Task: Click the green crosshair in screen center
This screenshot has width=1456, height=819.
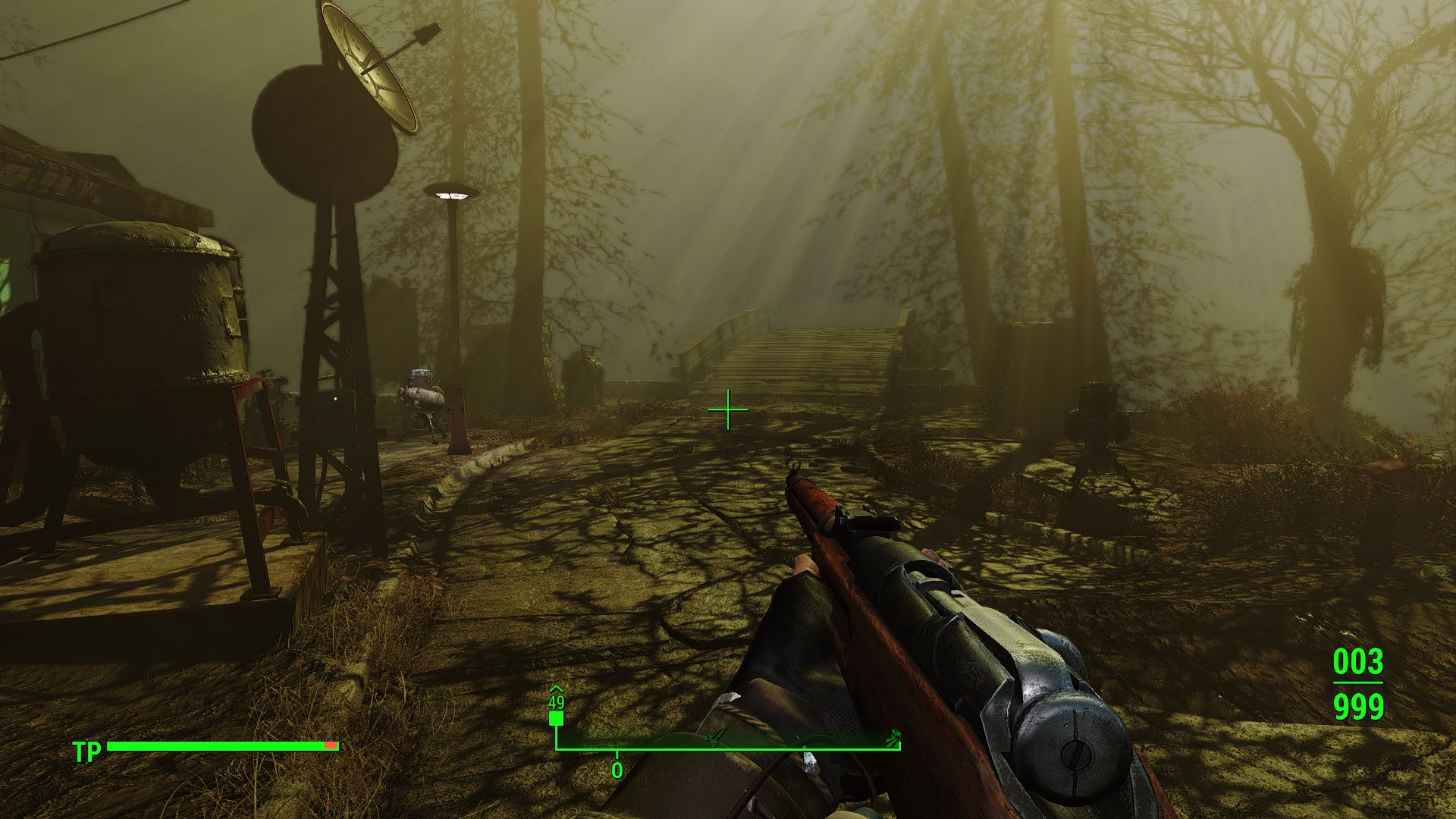Action: point(728,409)
